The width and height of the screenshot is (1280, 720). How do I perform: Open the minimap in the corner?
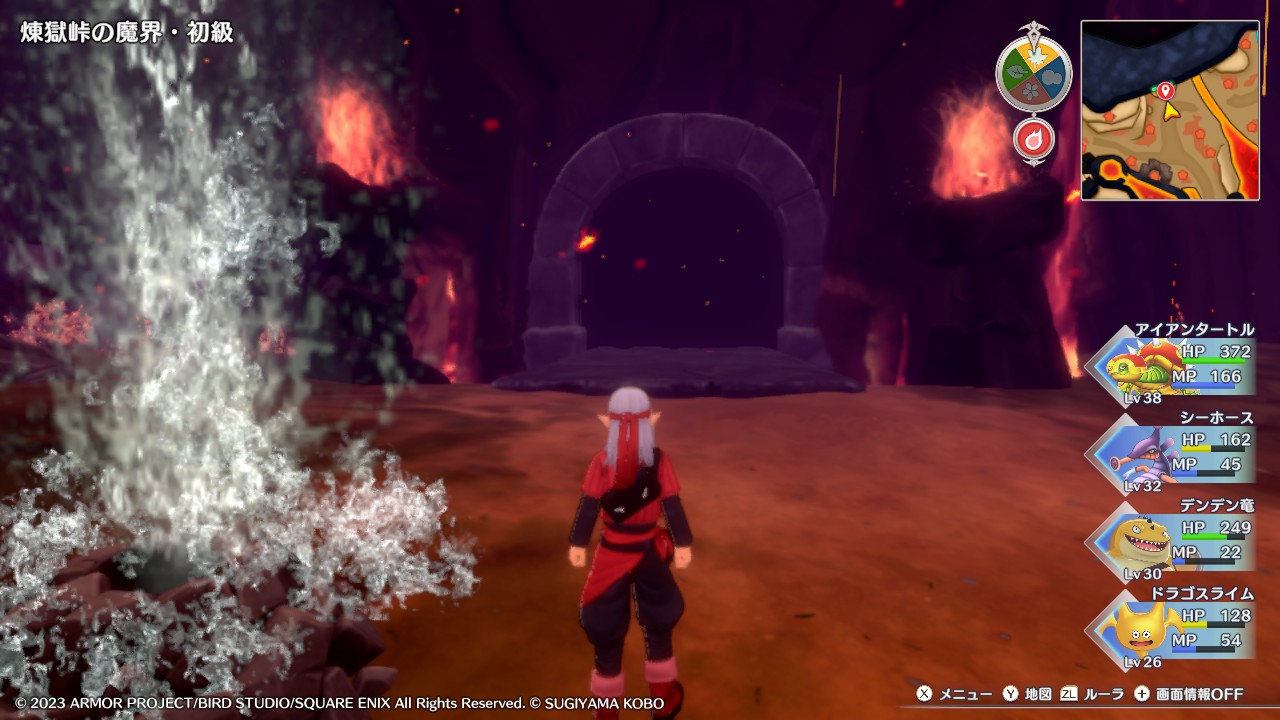pyautogui.click(x=1169, y=110)
